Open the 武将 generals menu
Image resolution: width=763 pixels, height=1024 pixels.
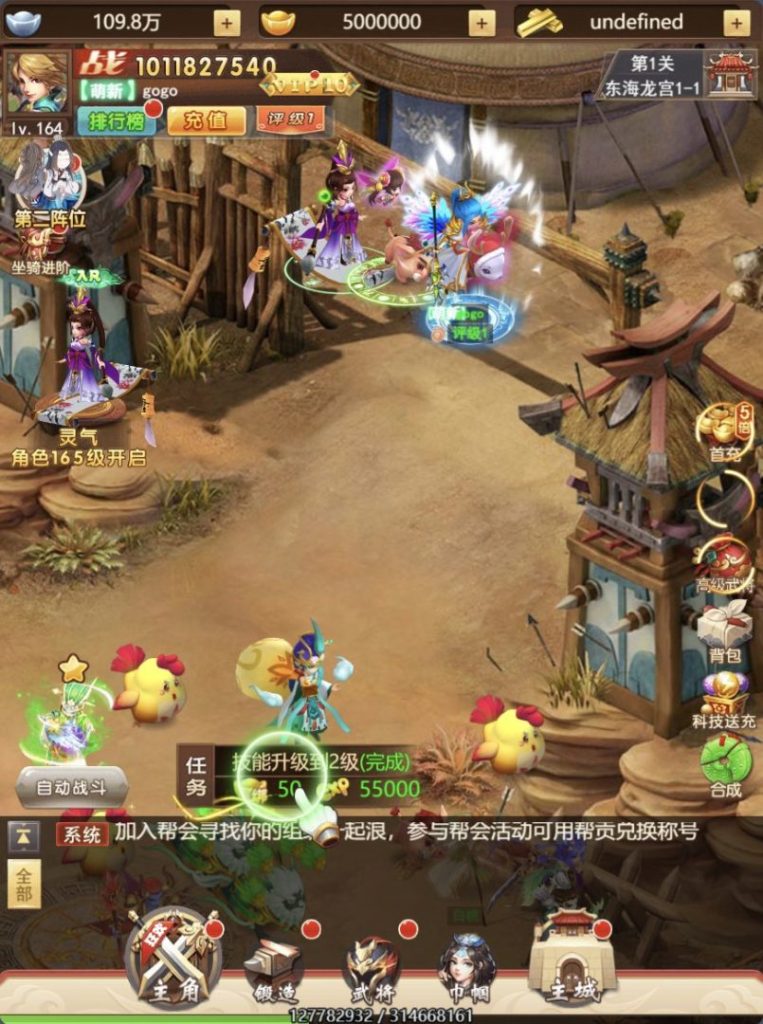(372, 970)
